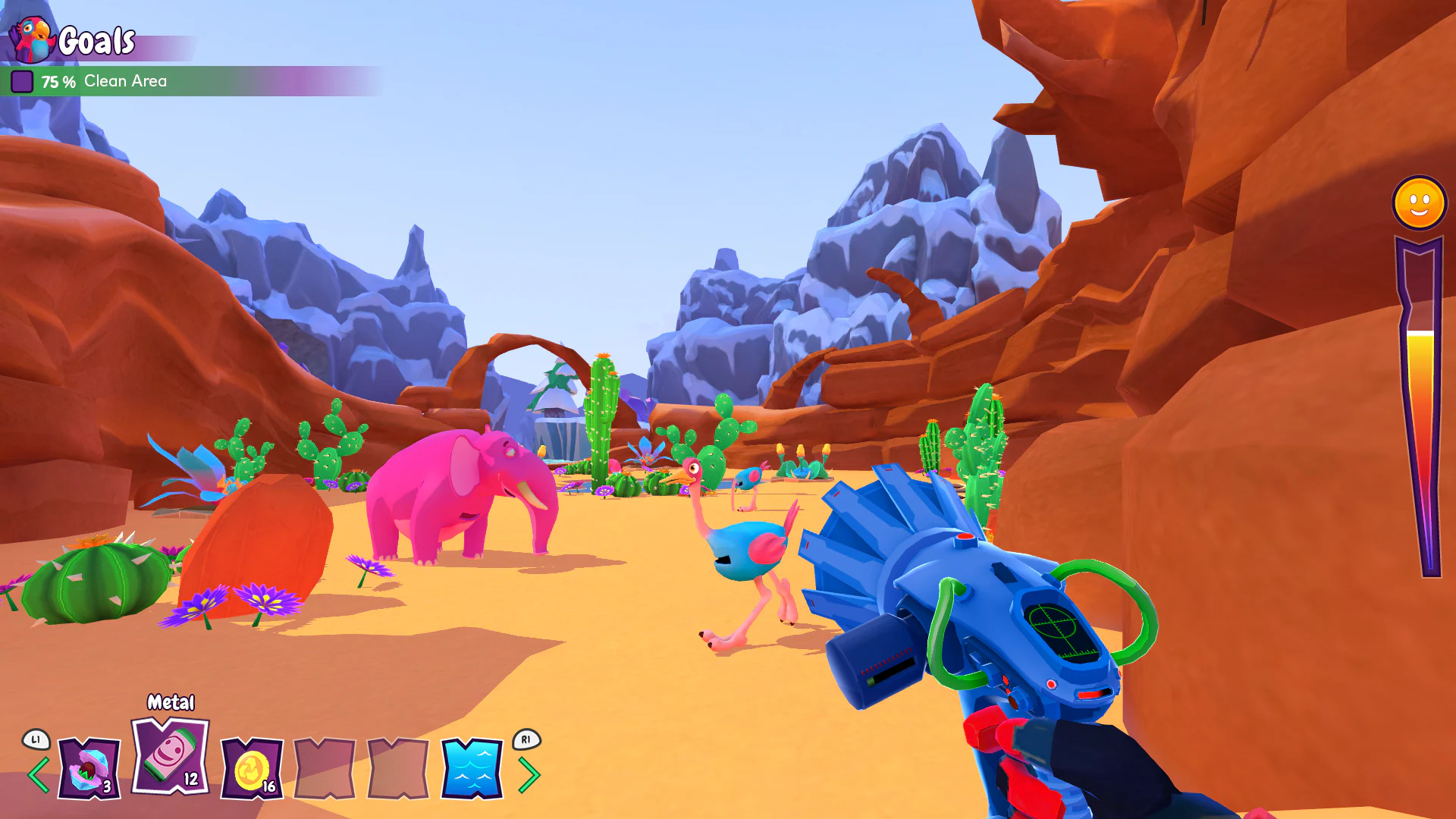Cycle to next ammo with right green arrow
The width and height of the screenshot is (1456, 819).
pos(531,774)
